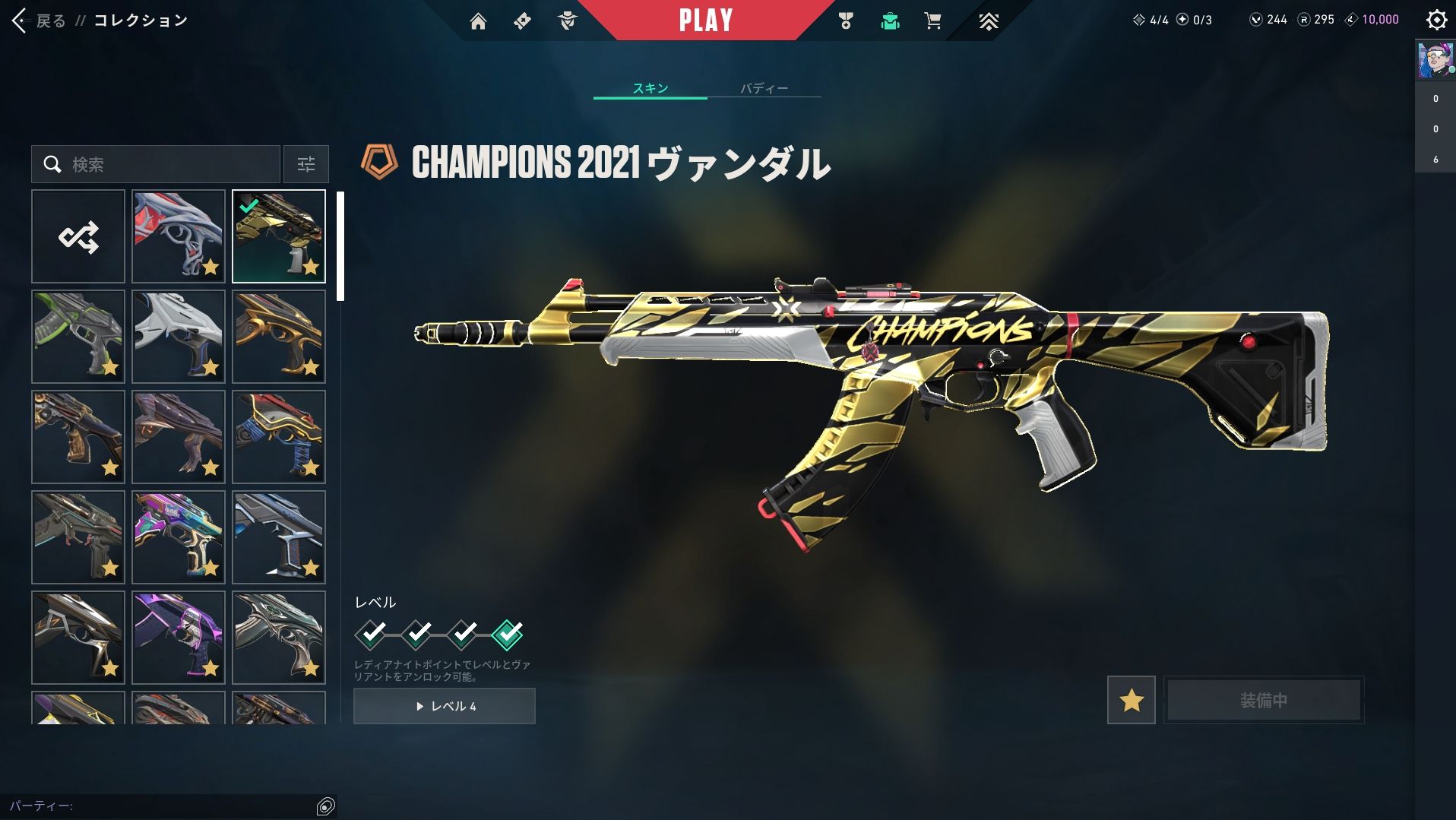This screenshot has height=820, width=1456.
Task: Choose the random skin shuffle tile
Action: click(78, 236)
